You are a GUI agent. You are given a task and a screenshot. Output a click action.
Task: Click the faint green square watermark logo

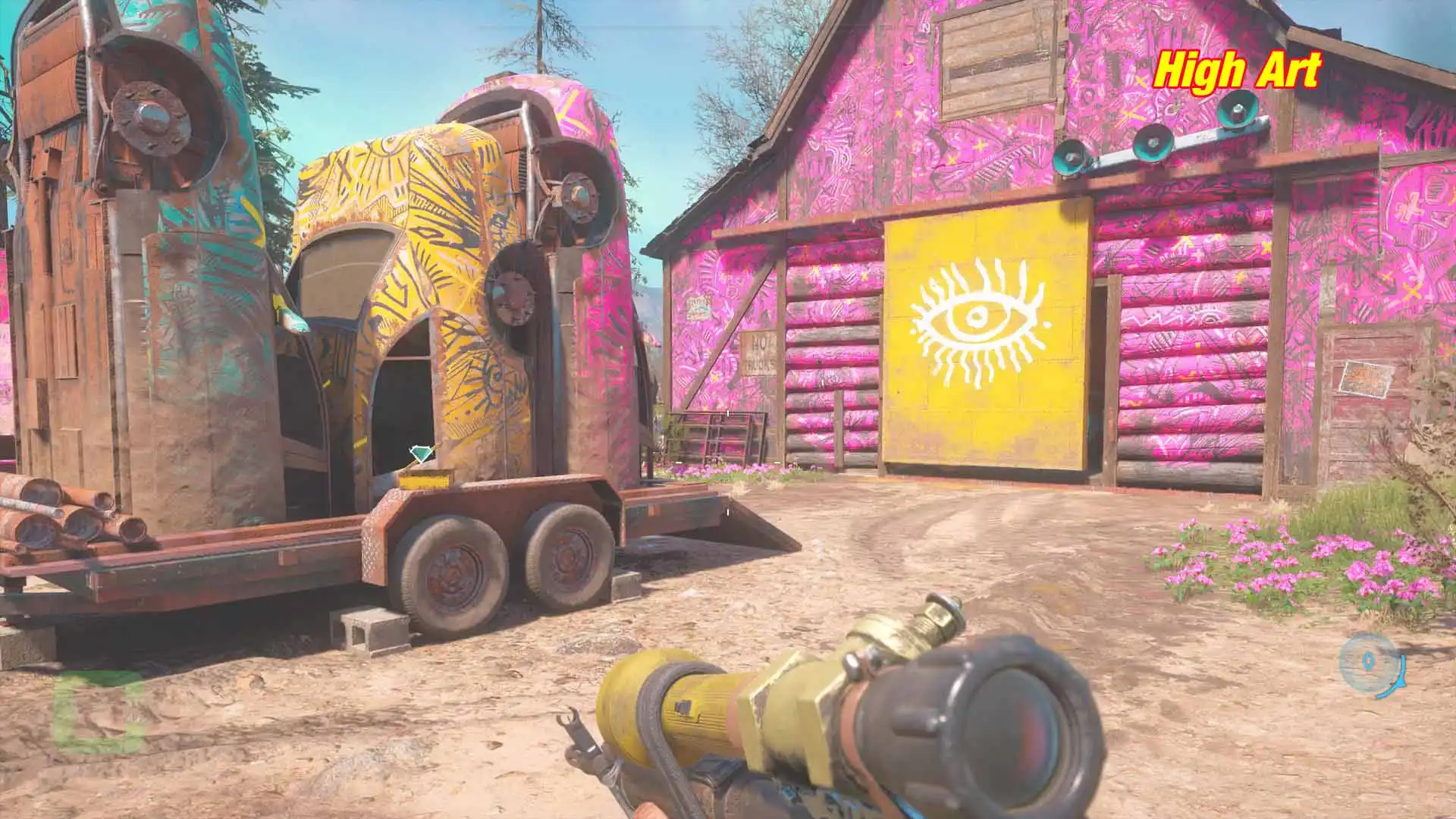(99, 711)
